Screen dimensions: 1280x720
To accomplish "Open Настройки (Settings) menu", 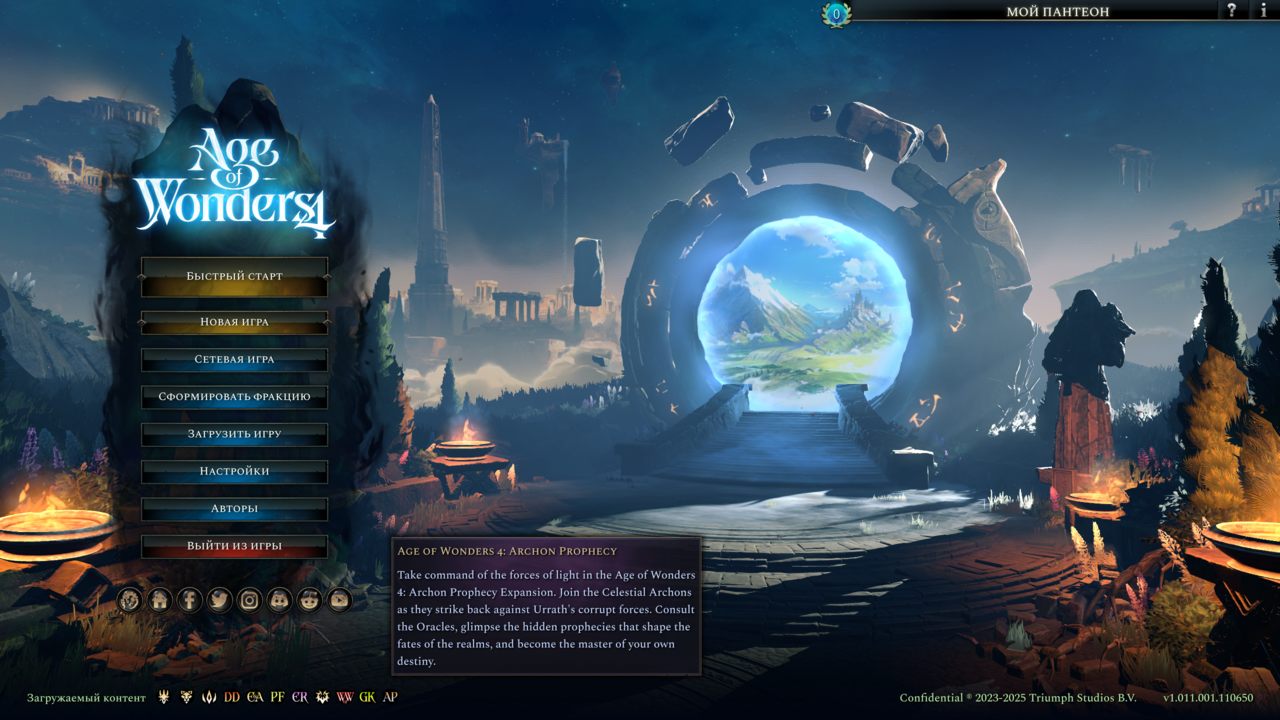I will click(x=234, y=471).
